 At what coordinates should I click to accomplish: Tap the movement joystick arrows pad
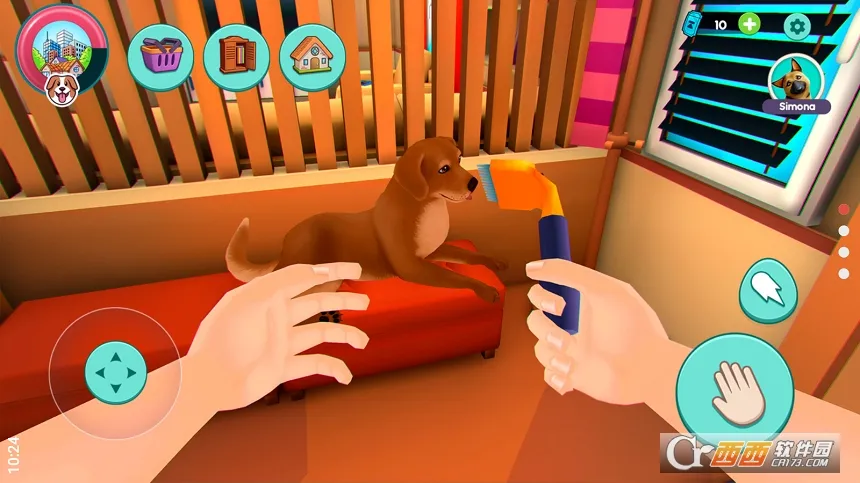point(116,372)
